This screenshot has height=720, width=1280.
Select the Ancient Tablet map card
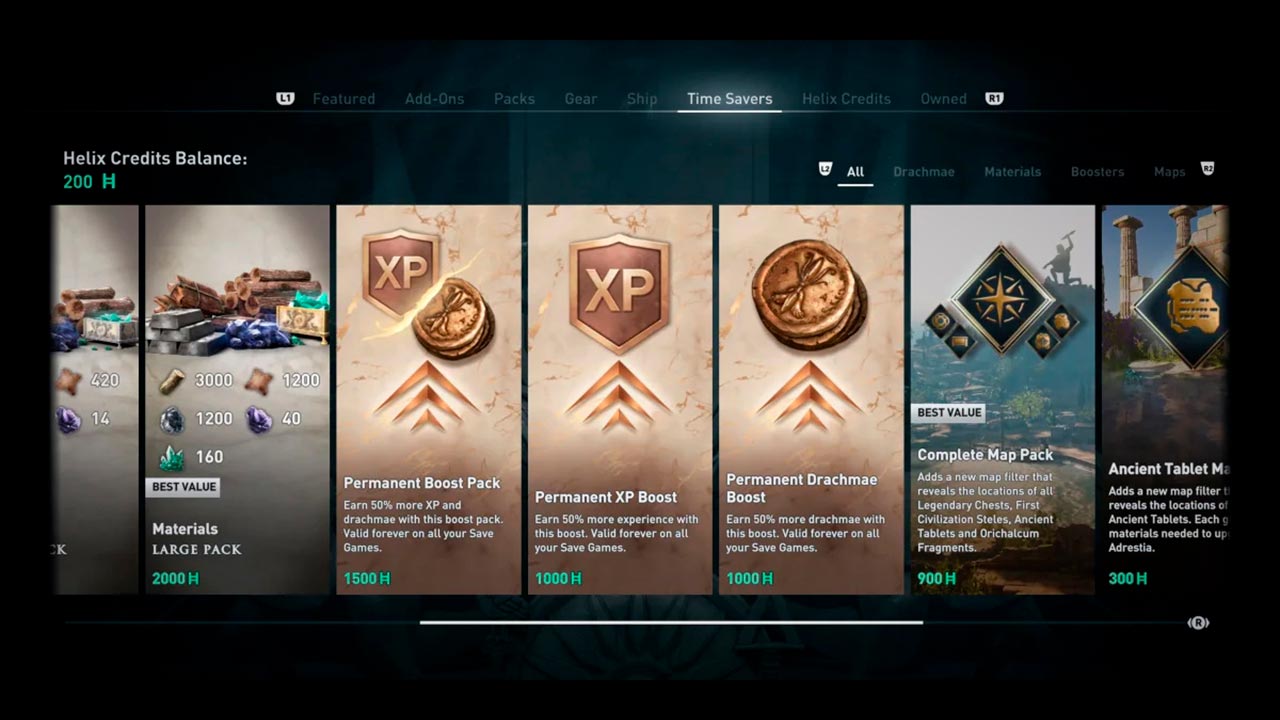[x=1164, y=400]
